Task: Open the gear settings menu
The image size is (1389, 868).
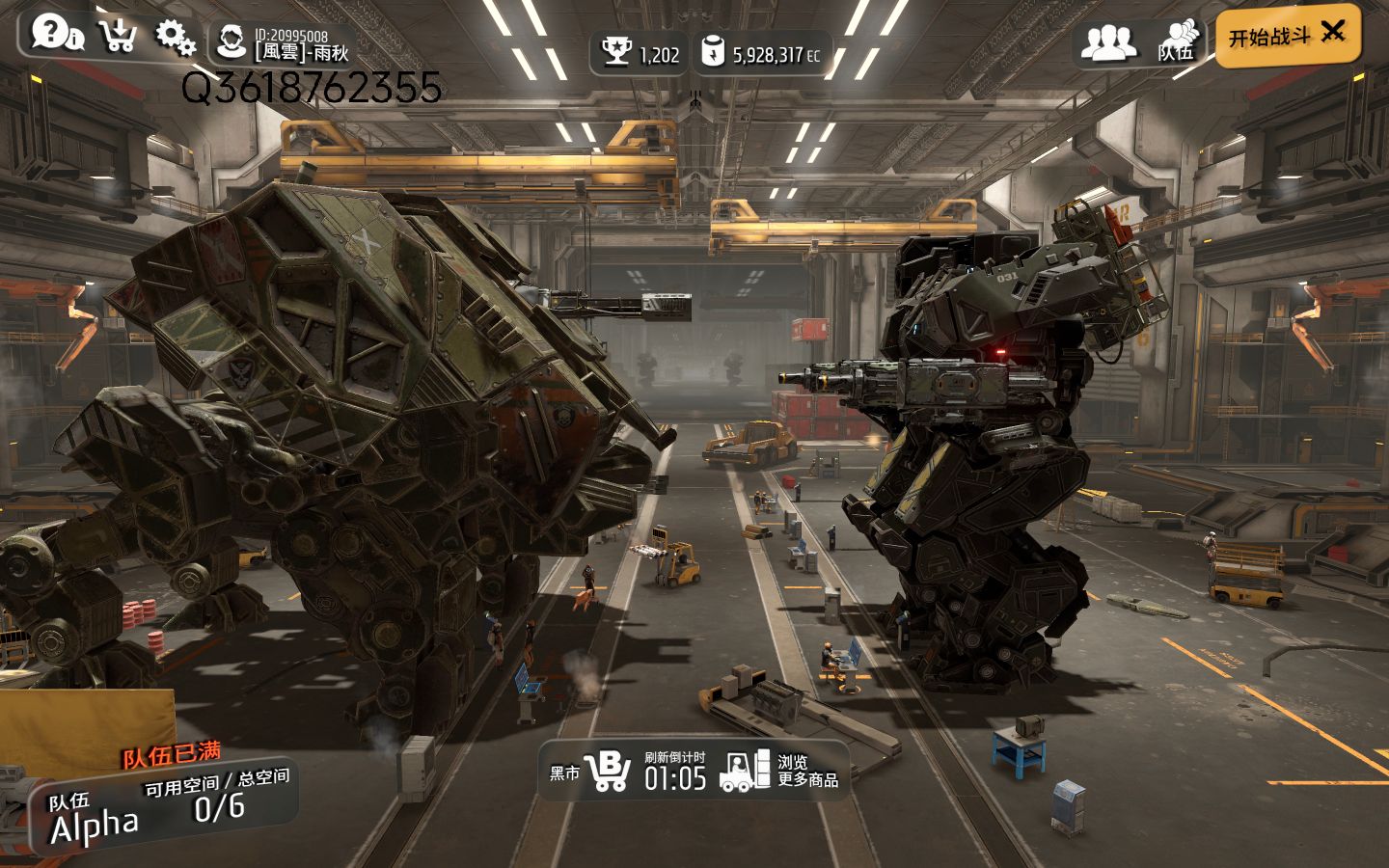Action: click(x=175, y=37)
